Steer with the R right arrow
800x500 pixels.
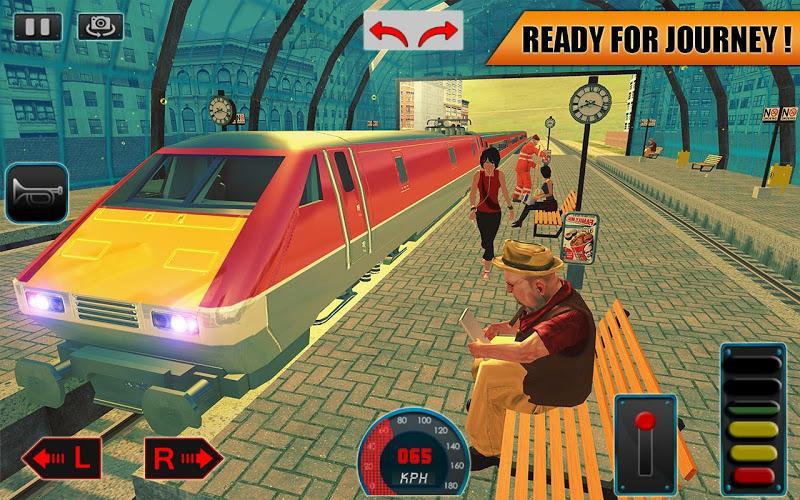pyautogui.click(x=182, y=460)
